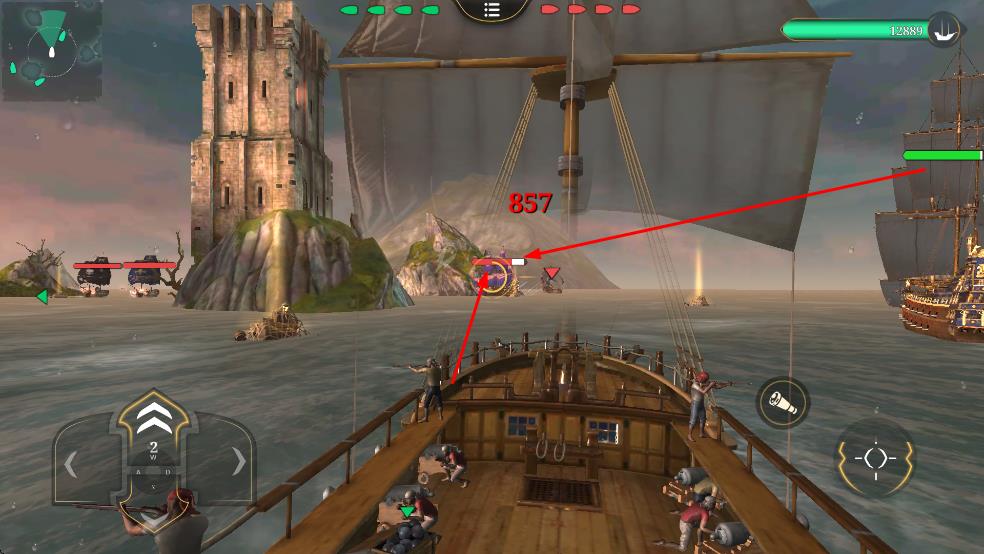The height and width of the screenshot is (554, 984).
Task: Open the list menu at top center
Action: [491, 9]
